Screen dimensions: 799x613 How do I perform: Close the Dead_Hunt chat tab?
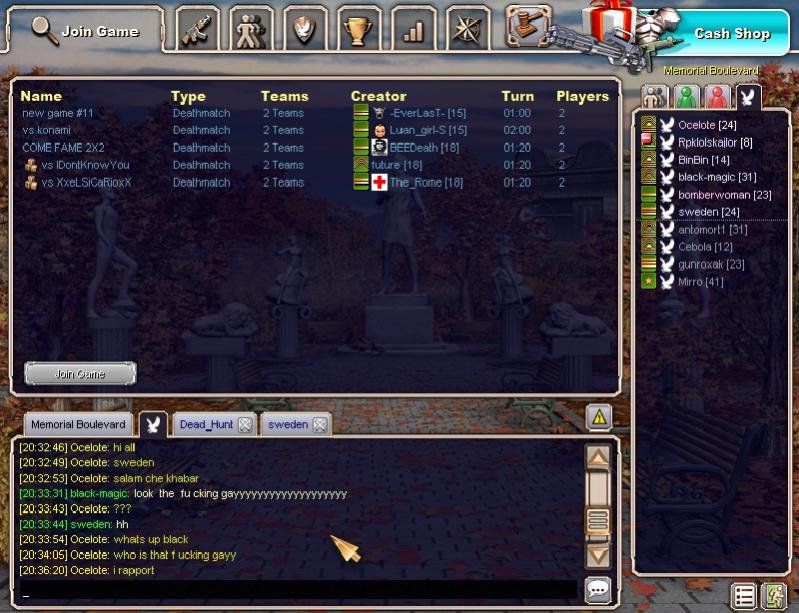coord(244,425)
